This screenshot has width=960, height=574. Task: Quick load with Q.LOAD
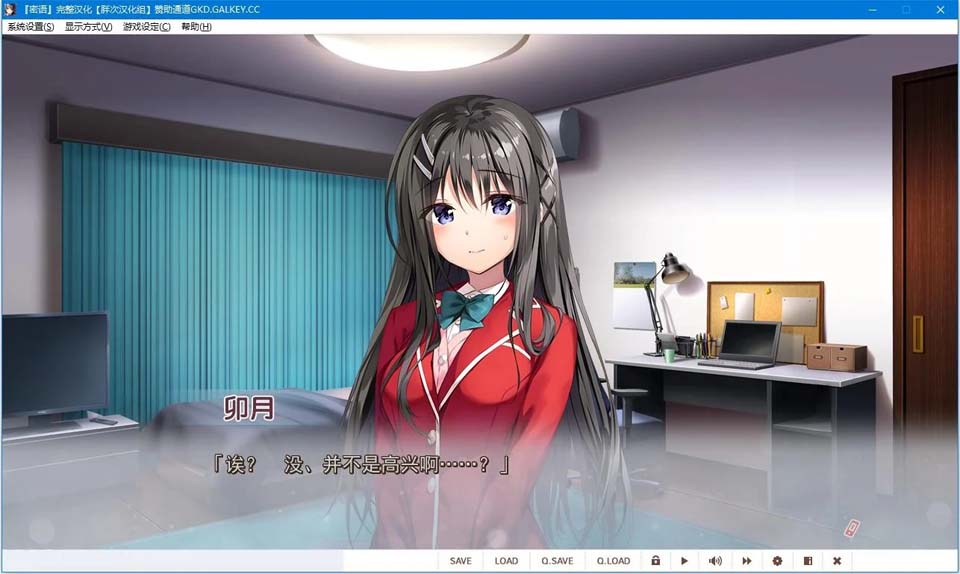click(x=613, y=561)
